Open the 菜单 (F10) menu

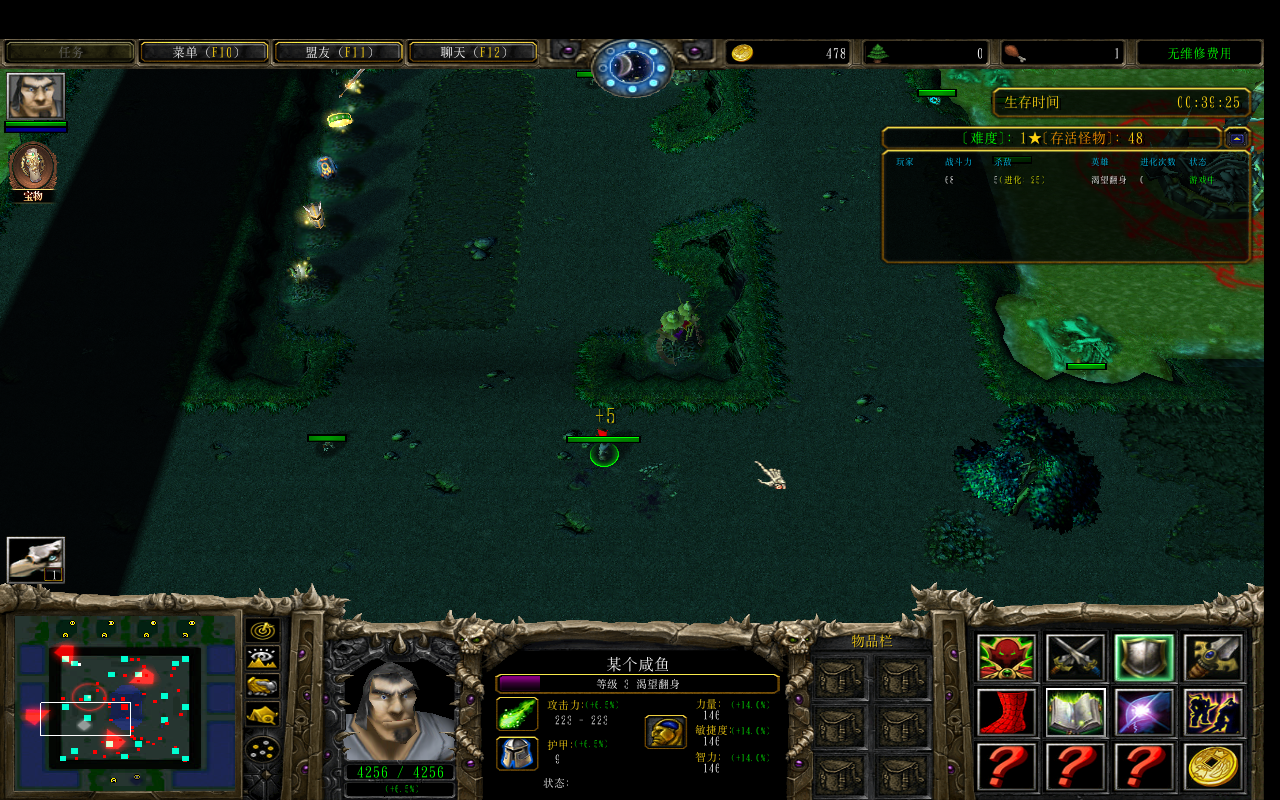[x=205, y=52]
